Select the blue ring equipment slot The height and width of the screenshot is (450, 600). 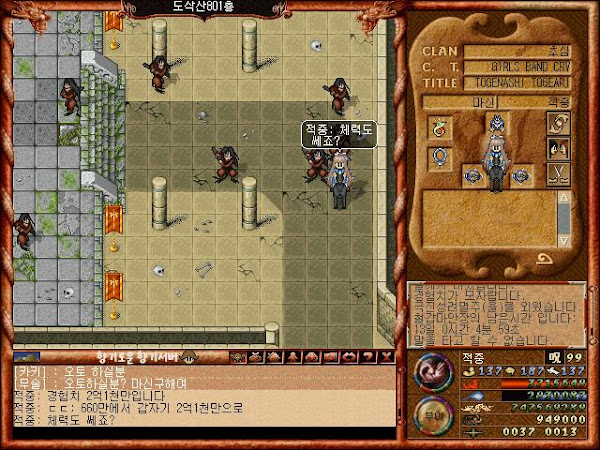tap(439, 157)
